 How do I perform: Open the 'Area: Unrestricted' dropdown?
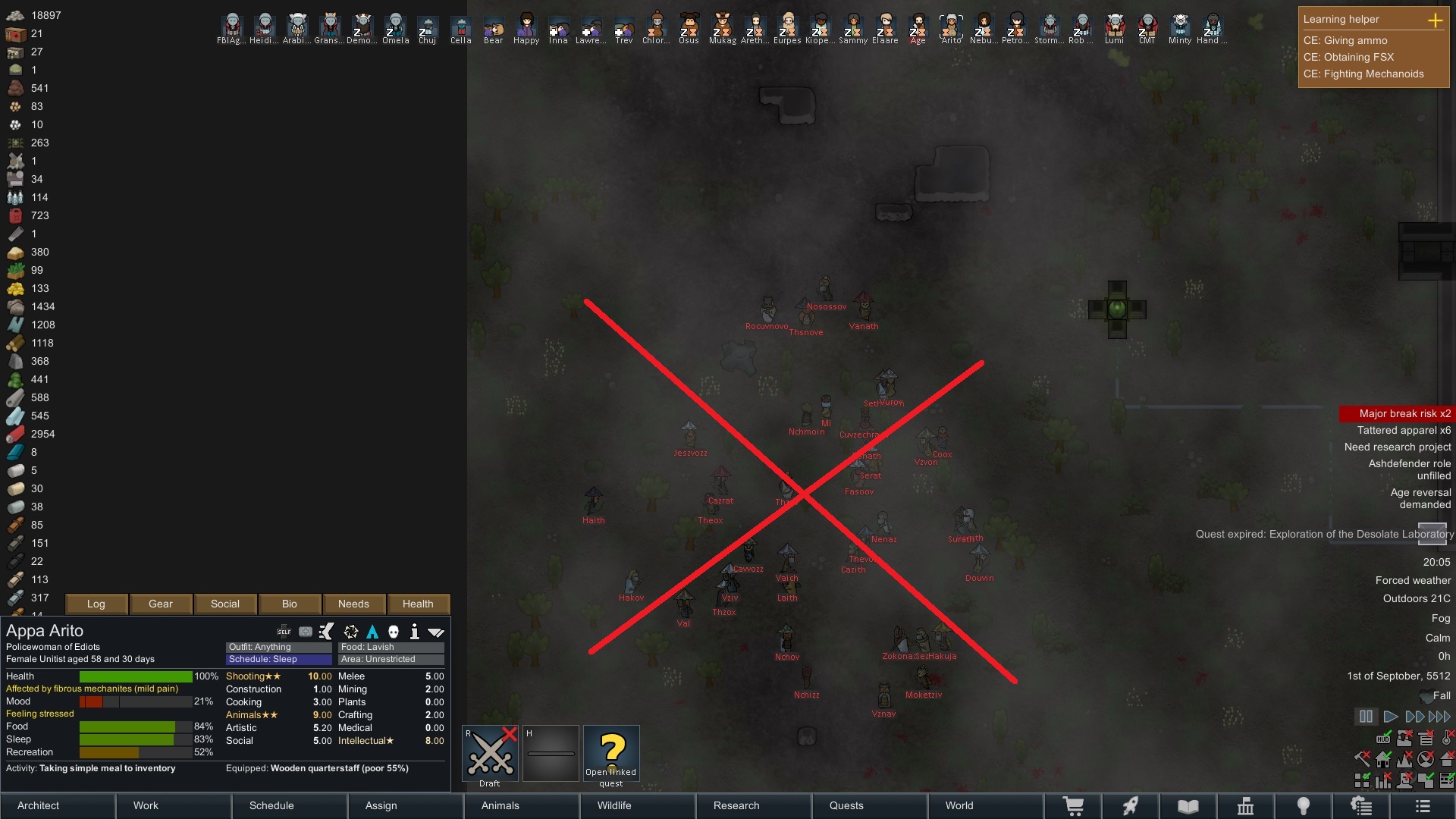391,659
